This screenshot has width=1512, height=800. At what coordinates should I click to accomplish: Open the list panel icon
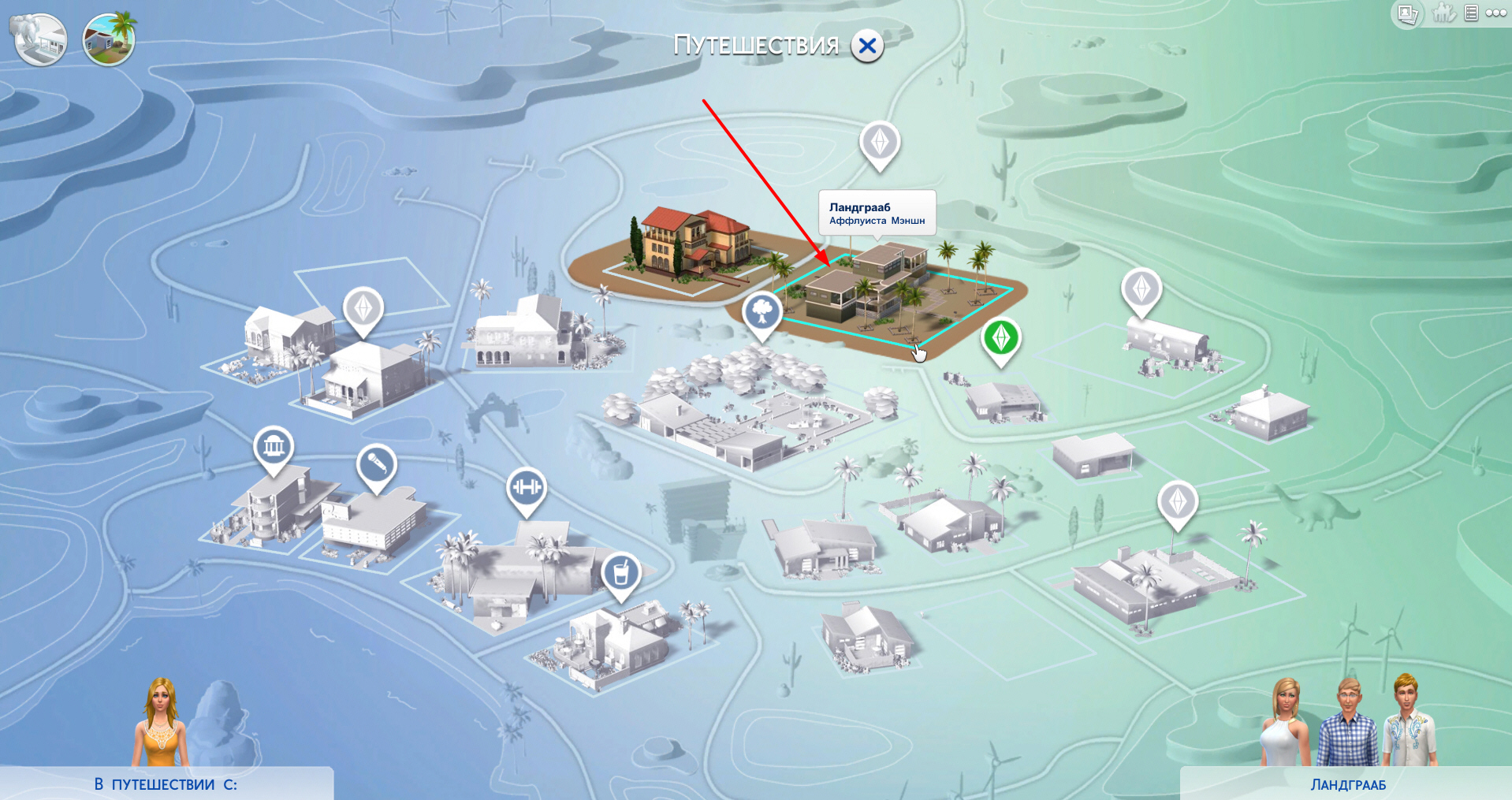click(x=1471, y=13)
